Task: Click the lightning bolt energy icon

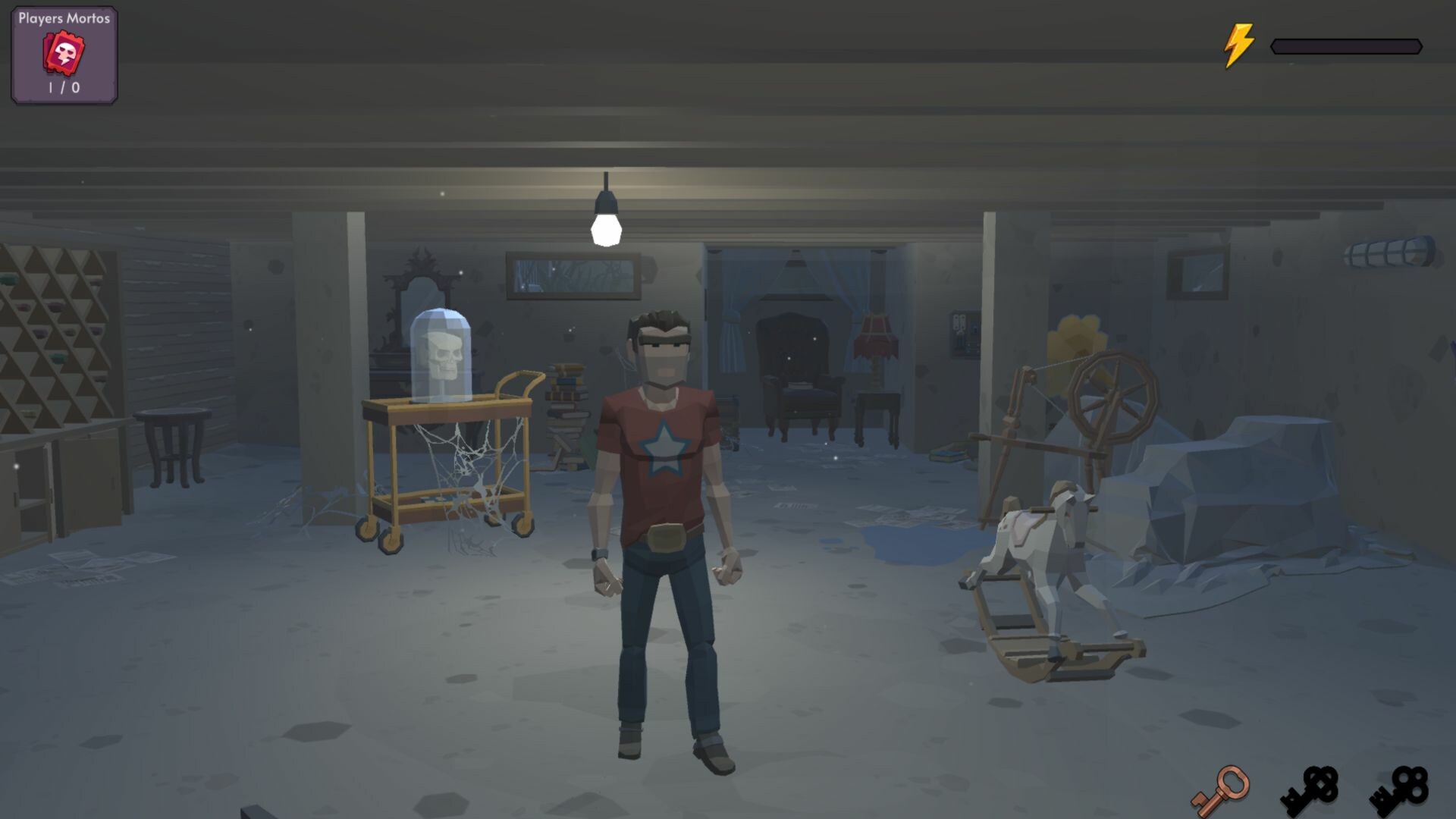Action: [x=1238, y=44]
